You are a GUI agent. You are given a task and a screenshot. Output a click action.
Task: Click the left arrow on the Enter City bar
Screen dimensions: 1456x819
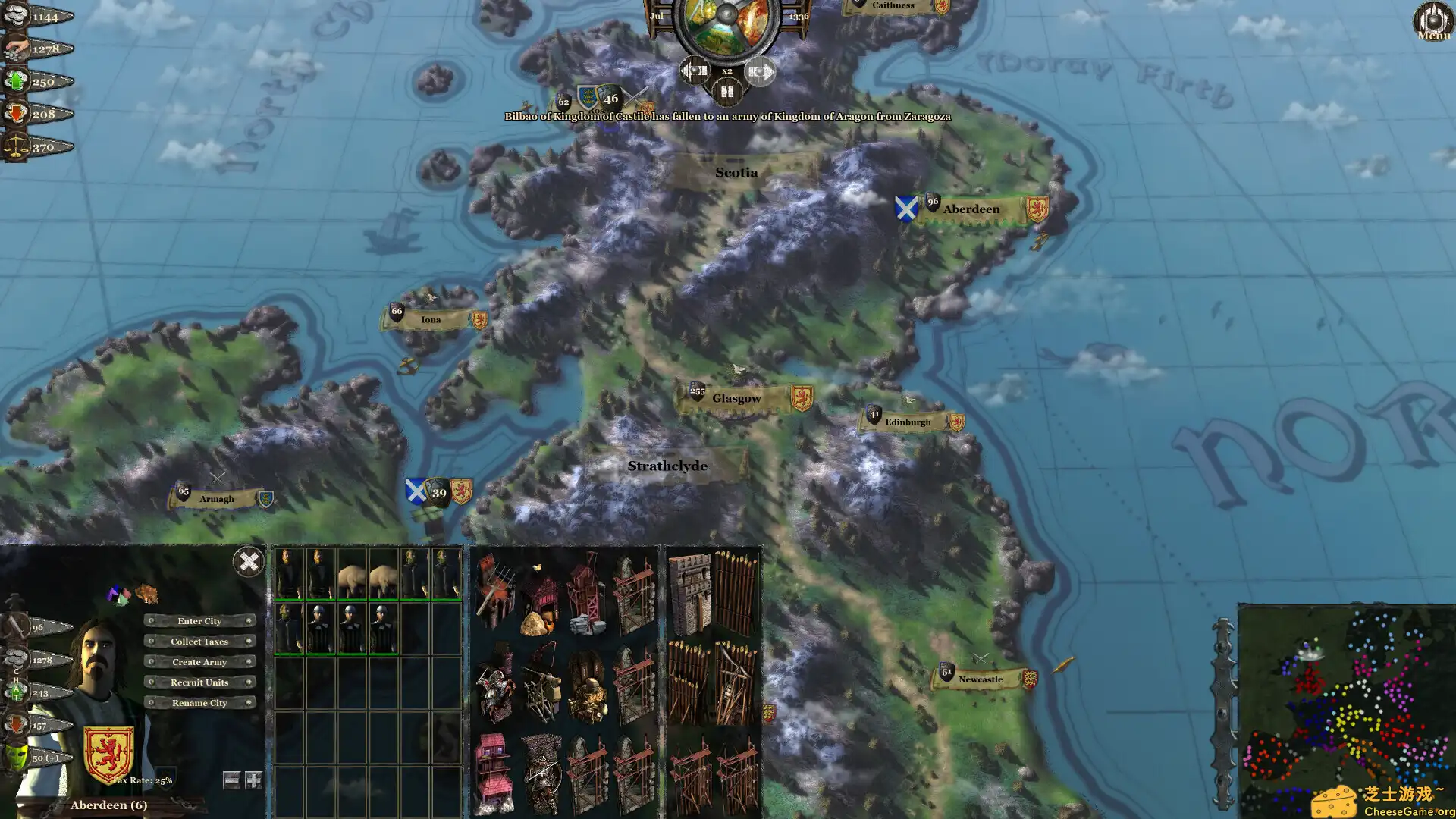coord(151,621)
